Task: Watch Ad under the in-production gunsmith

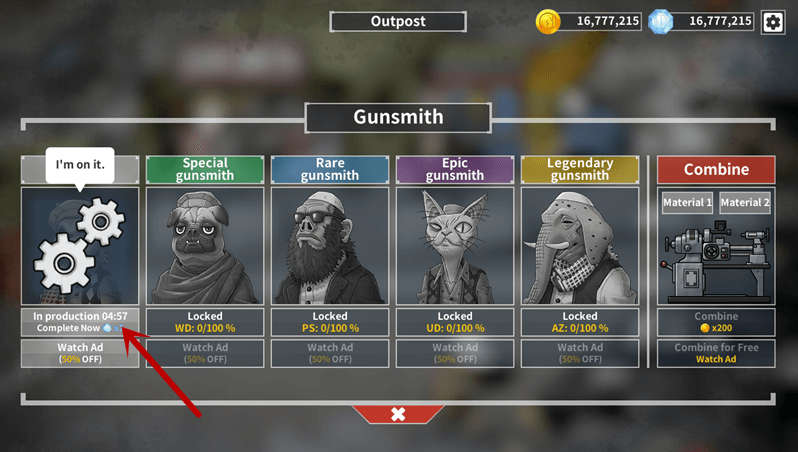Action: (80, 353)
